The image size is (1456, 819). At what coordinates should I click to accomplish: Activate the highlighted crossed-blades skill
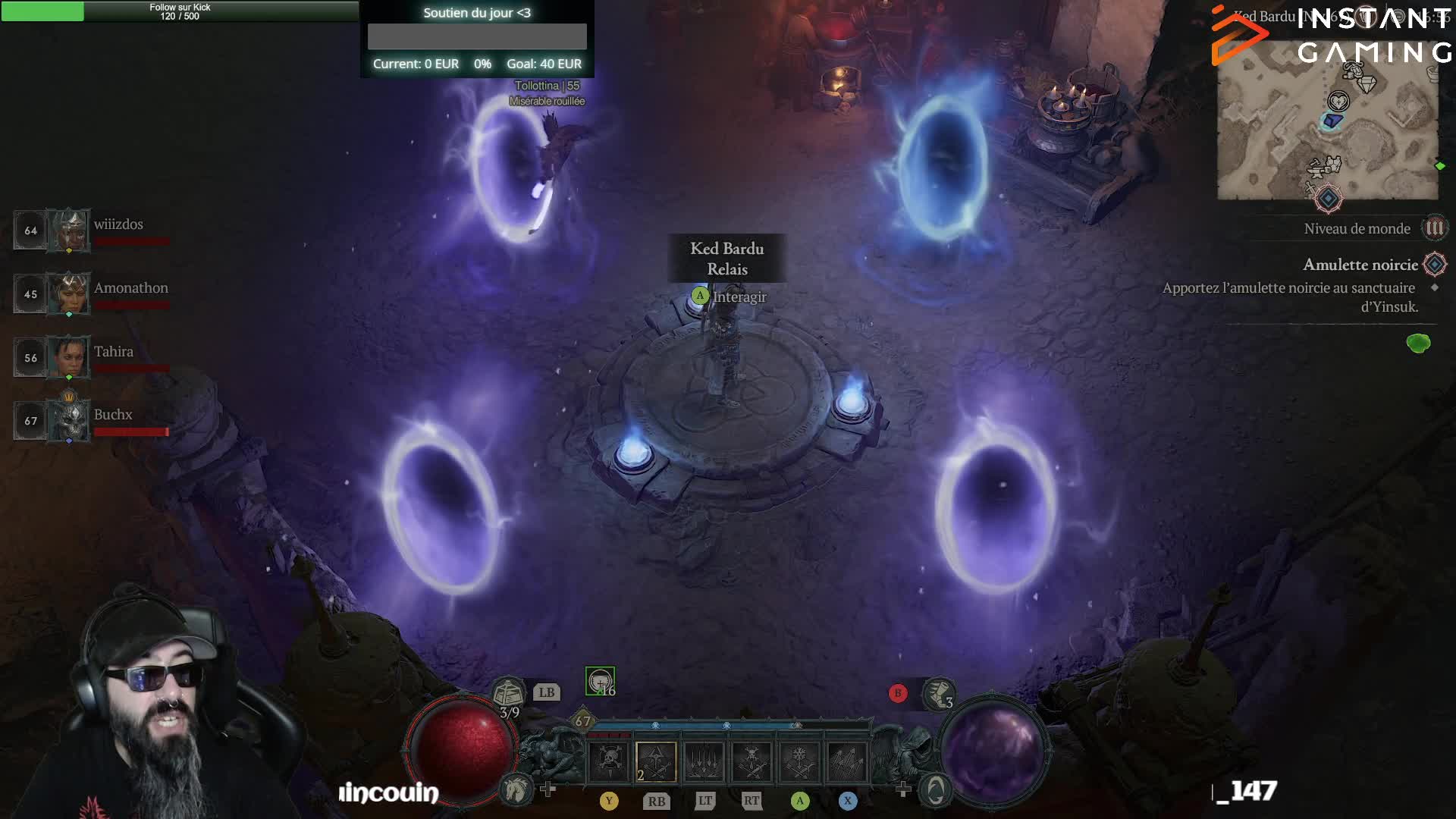point(656,761)
